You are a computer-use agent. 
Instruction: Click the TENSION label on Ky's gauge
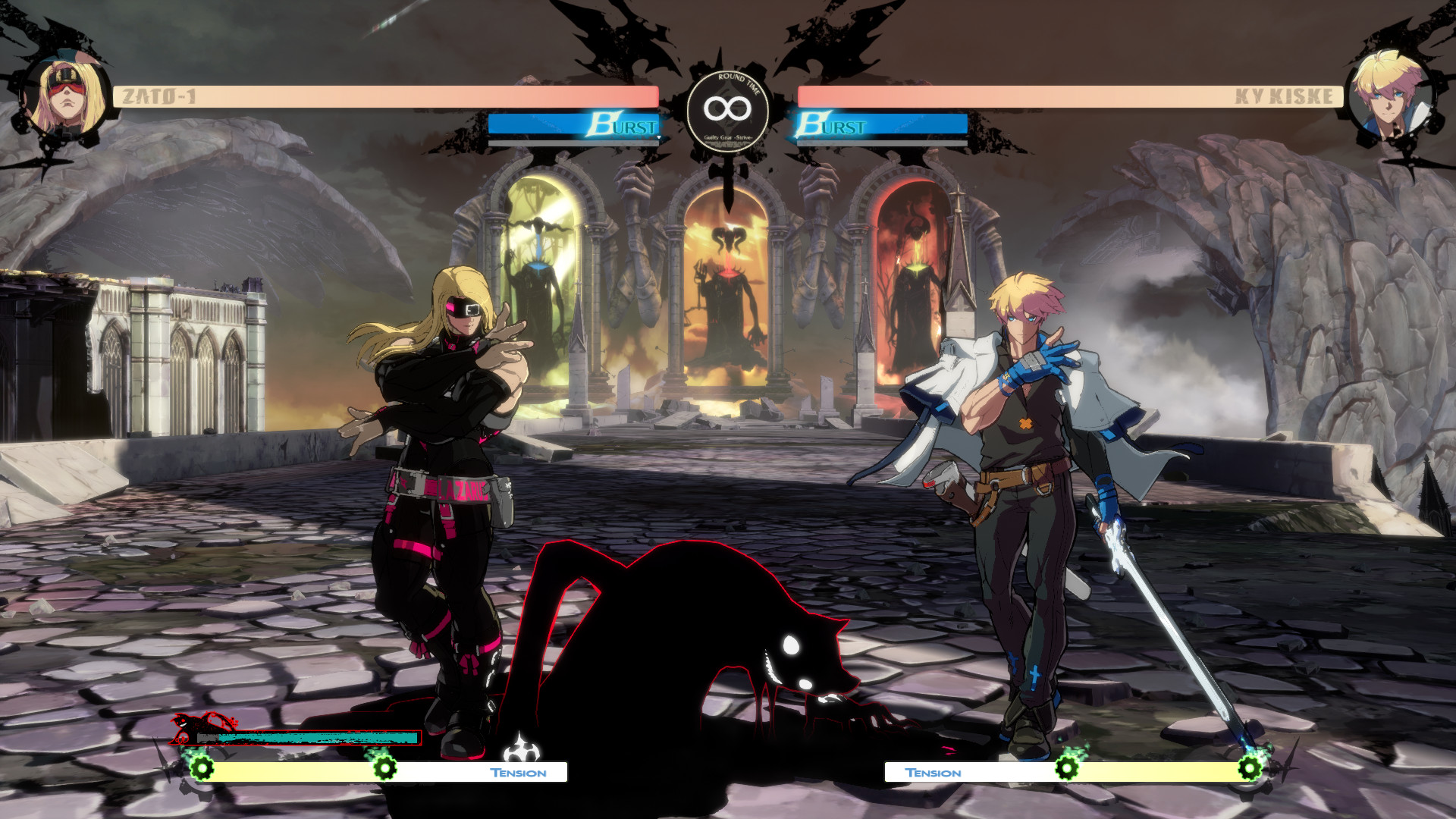coord(933,773)
